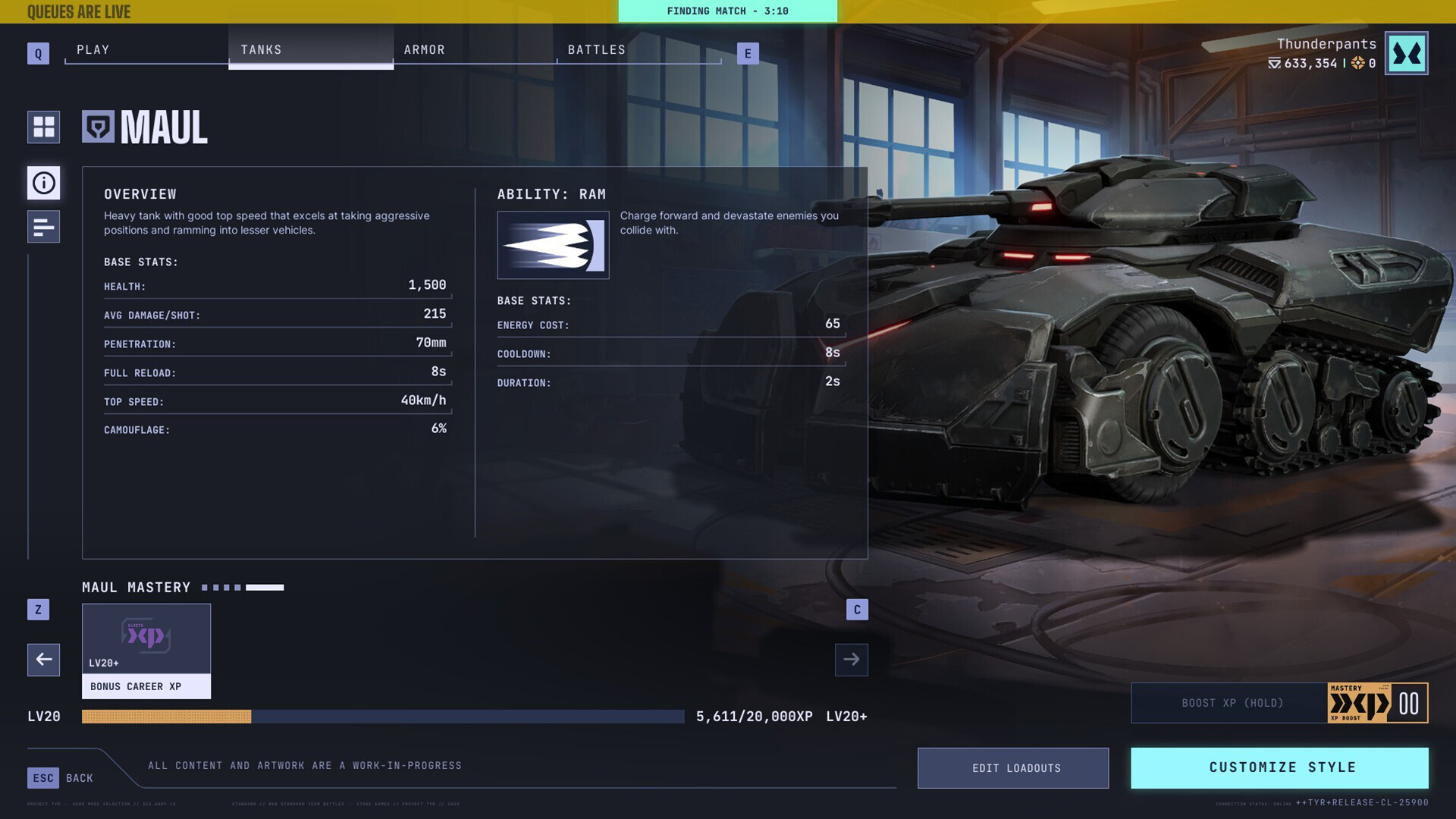Open the tank info panel from the sidebar
1456x819 pixels.
click(x=43, y=183)
